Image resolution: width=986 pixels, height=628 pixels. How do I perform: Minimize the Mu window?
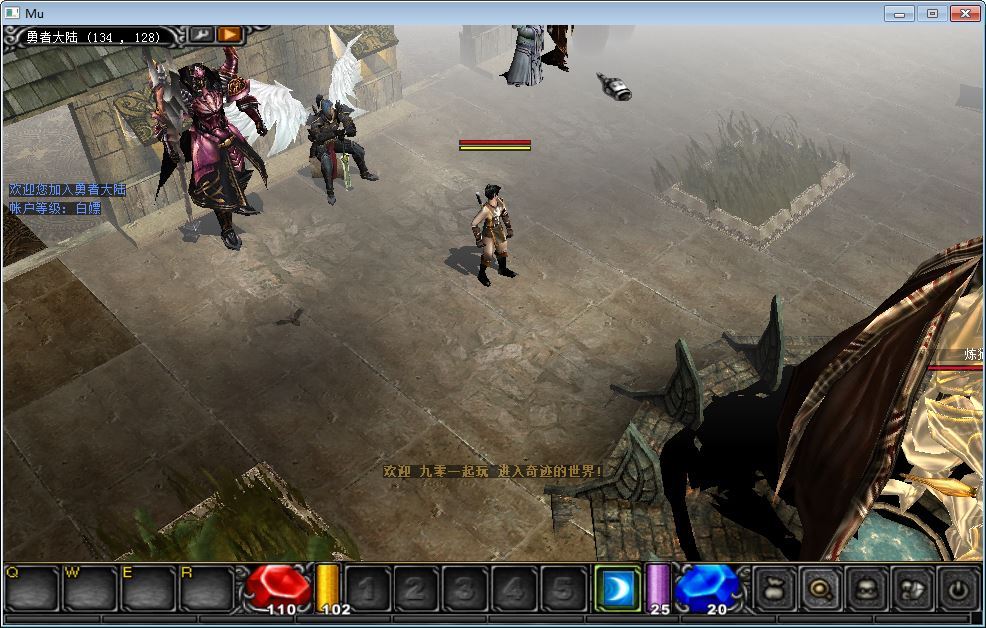pos(900,13)
